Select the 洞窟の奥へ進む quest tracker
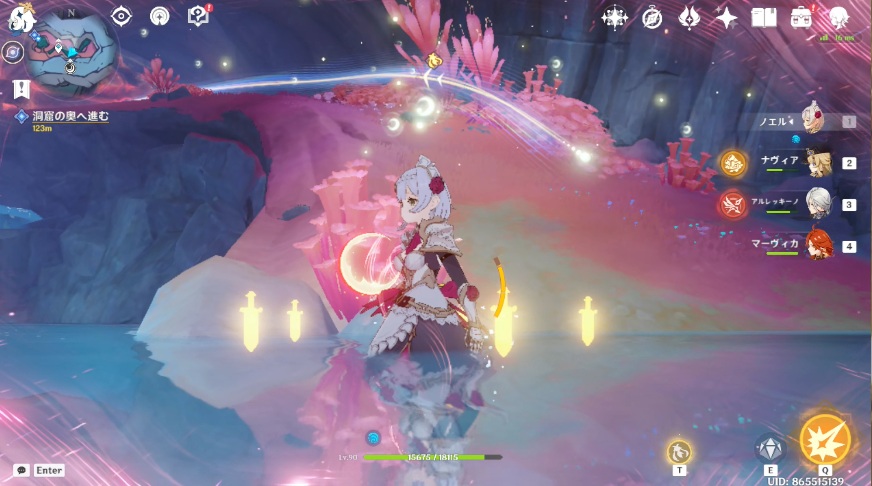872x486 pixels. (x=70, y=117)
